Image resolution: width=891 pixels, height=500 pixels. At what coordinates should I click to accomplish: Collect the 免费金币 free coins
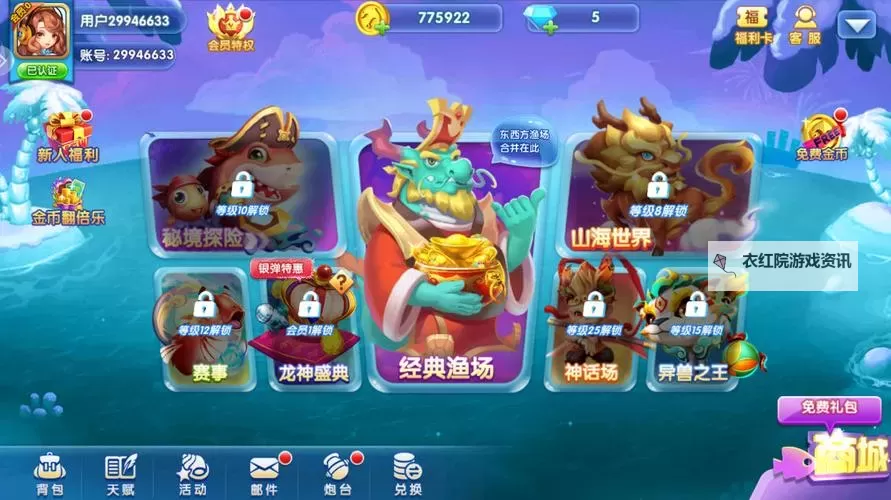pos(823,137)
